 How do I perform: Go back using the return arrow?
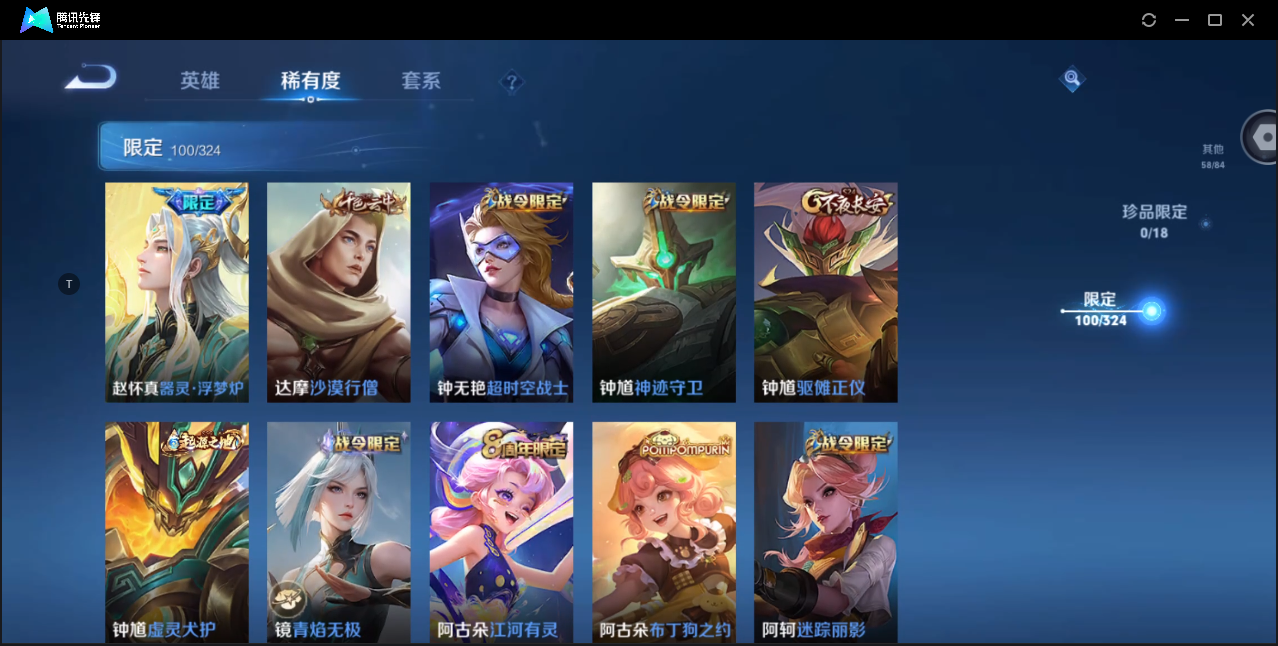tap(91, 78)
